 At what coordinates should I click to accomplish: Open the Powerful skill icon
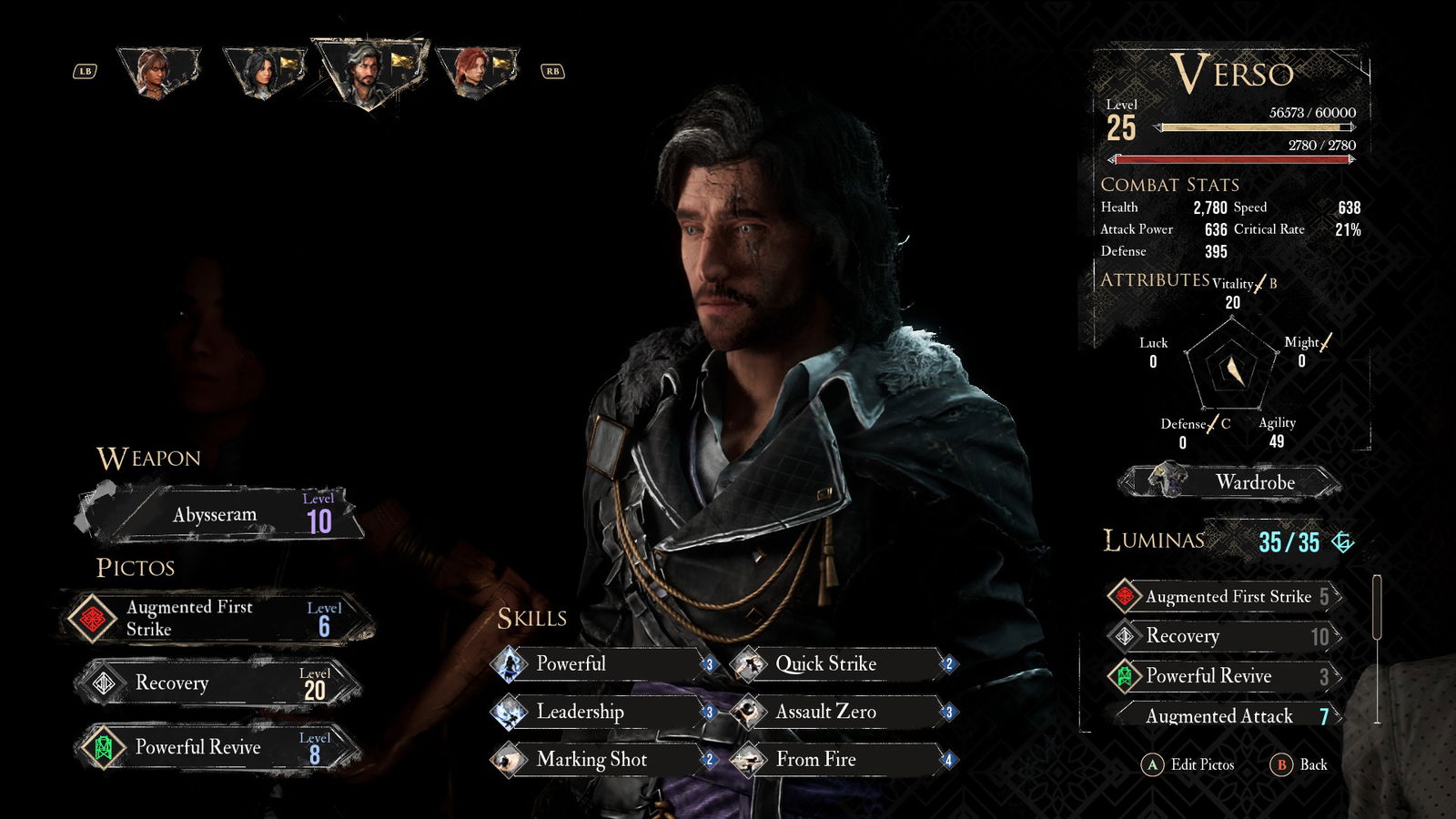click(x=508, y=663)
